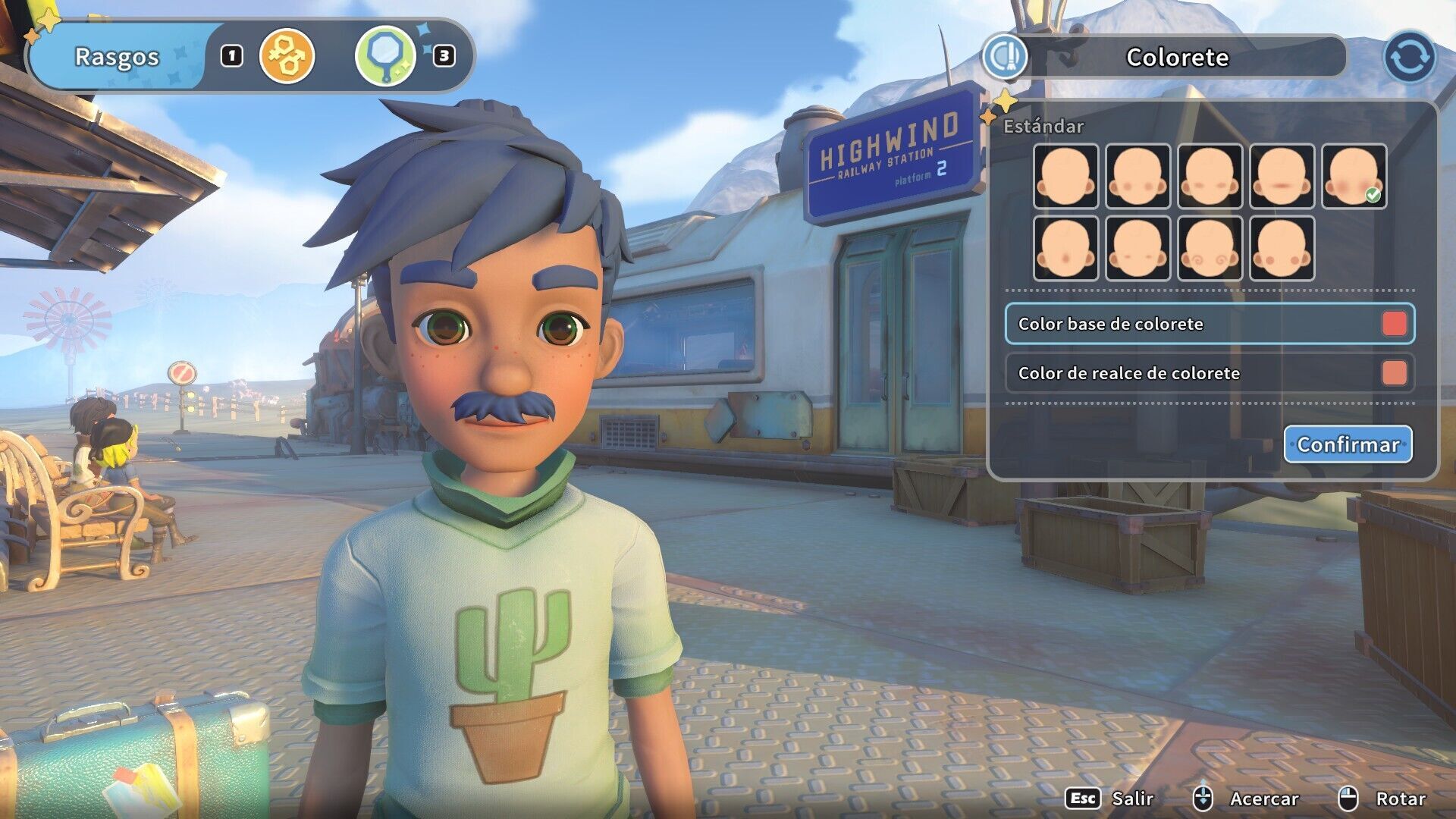
Task: Select the single nose-tip blush style
Action: pyautogui.click(x=1065, y=248)
